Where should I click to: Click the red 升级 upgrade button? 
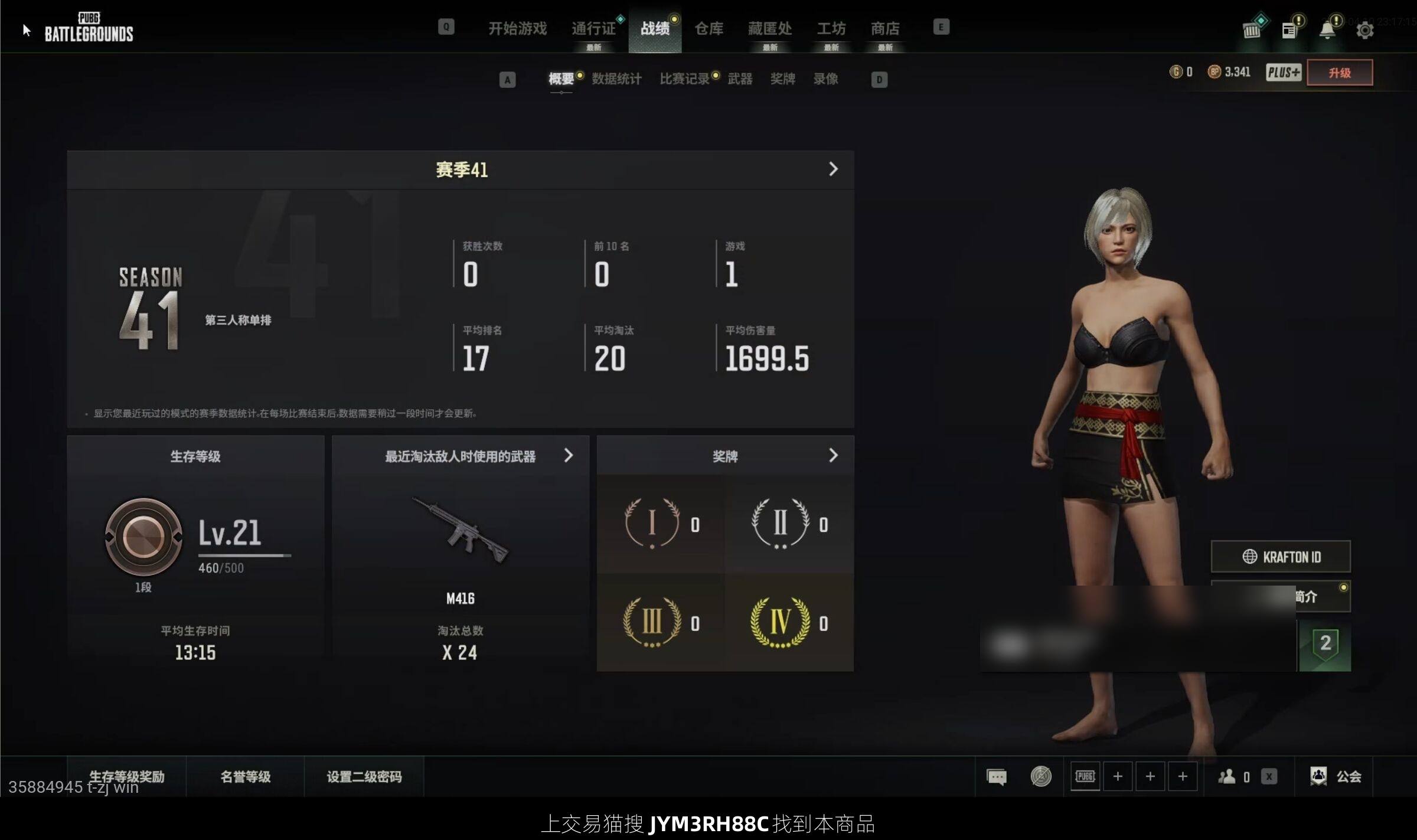click(1339, 73)
